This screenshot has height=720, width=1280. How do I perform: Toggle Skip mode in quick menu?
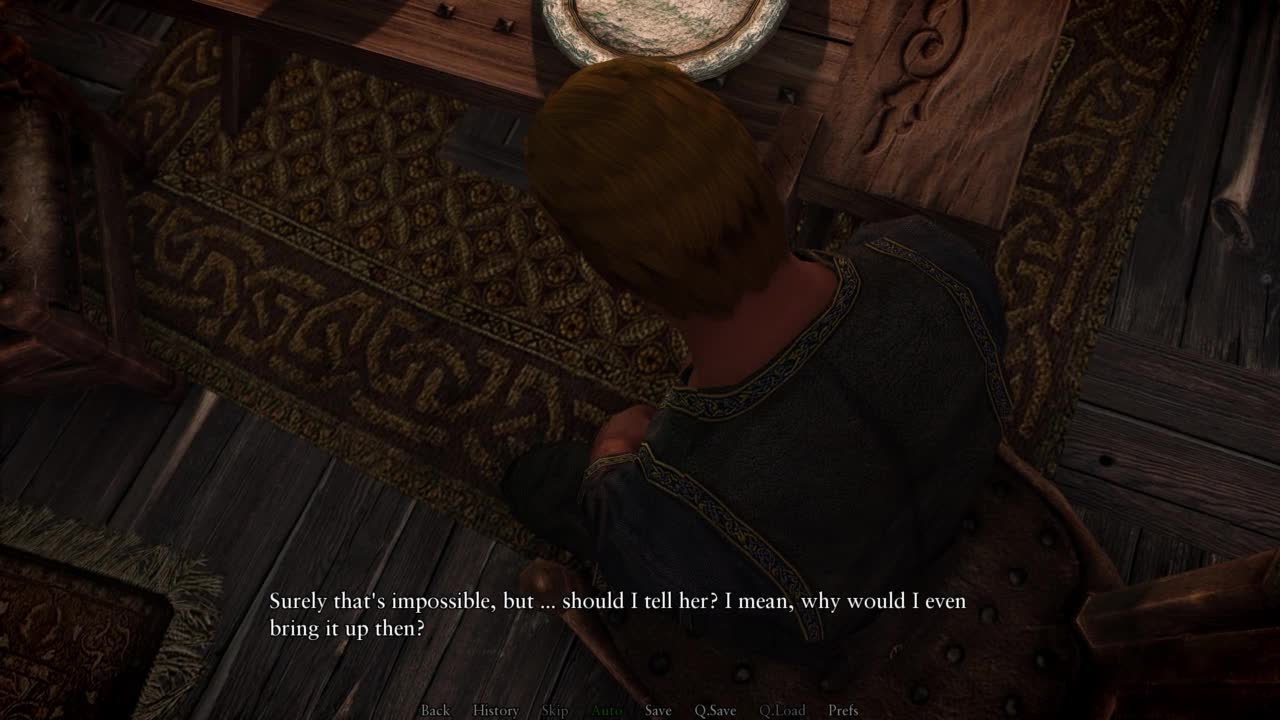coord(554,710)
